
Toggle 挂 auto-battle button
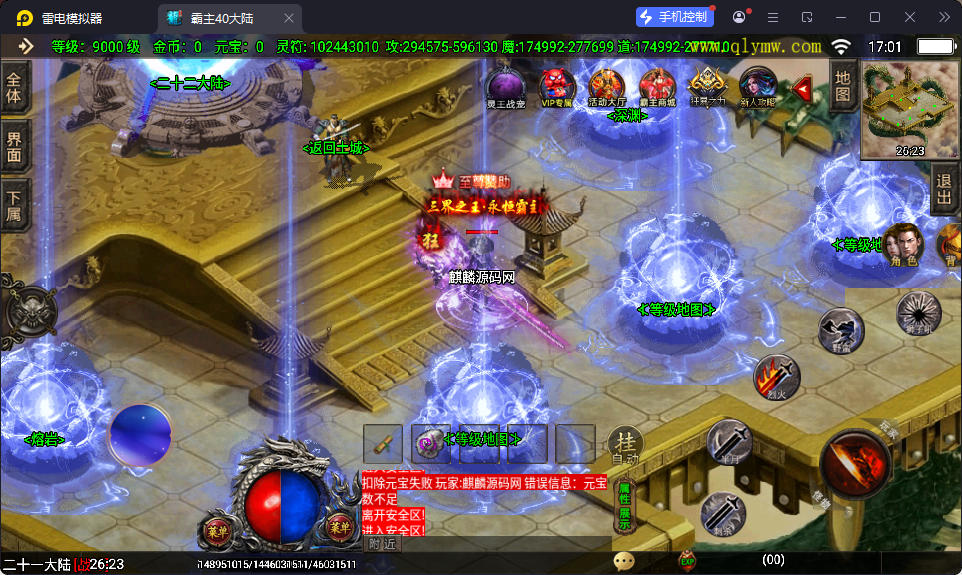(626, 445)
